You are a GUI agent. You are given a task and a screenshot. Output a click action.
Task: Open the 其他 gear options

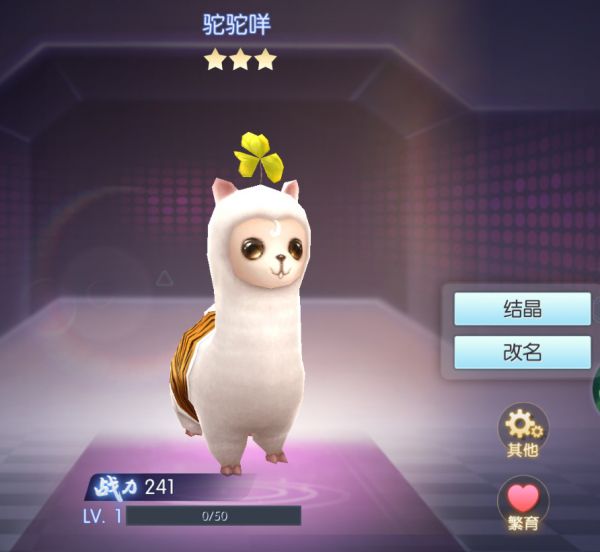point(523,428)
